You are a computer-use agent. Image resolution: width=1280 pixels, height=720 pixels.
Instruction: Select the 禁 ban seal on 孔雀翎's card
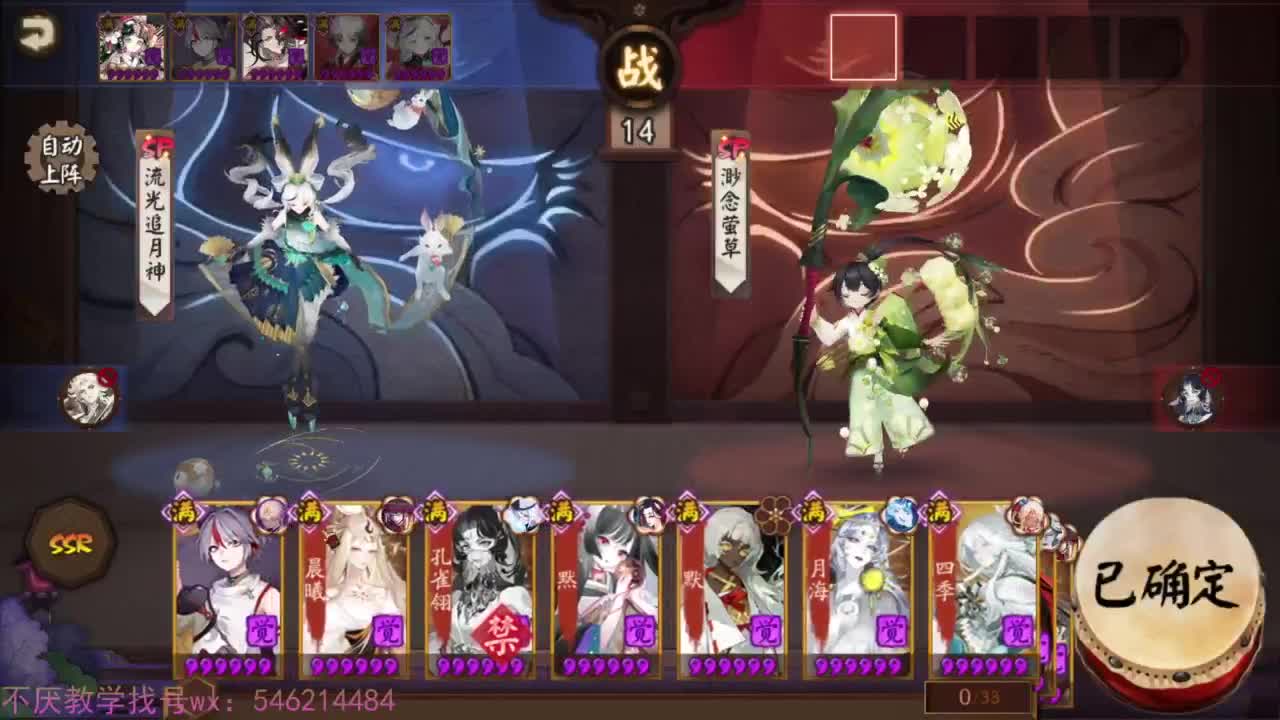coord(503,628)
